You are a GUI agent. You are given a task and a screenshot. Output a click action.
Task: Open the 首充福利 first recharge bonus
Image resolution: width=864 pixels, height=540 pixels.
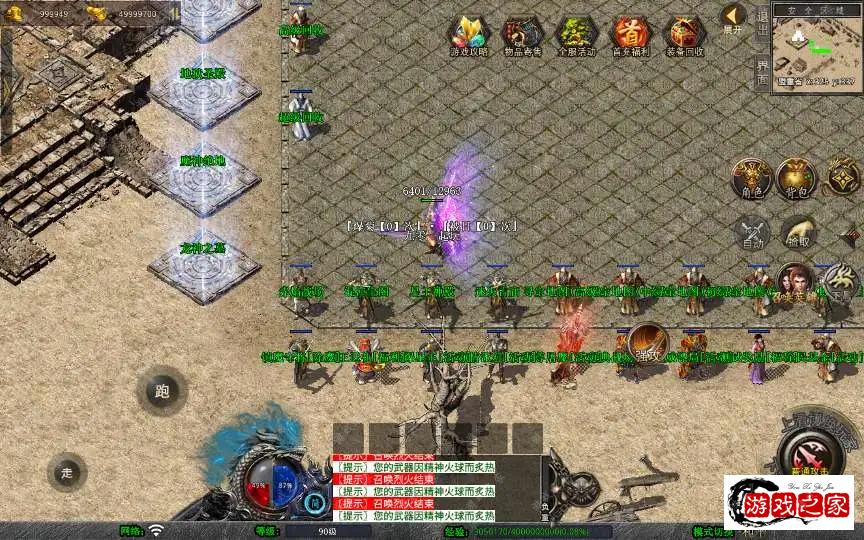(x=629, y=35)
